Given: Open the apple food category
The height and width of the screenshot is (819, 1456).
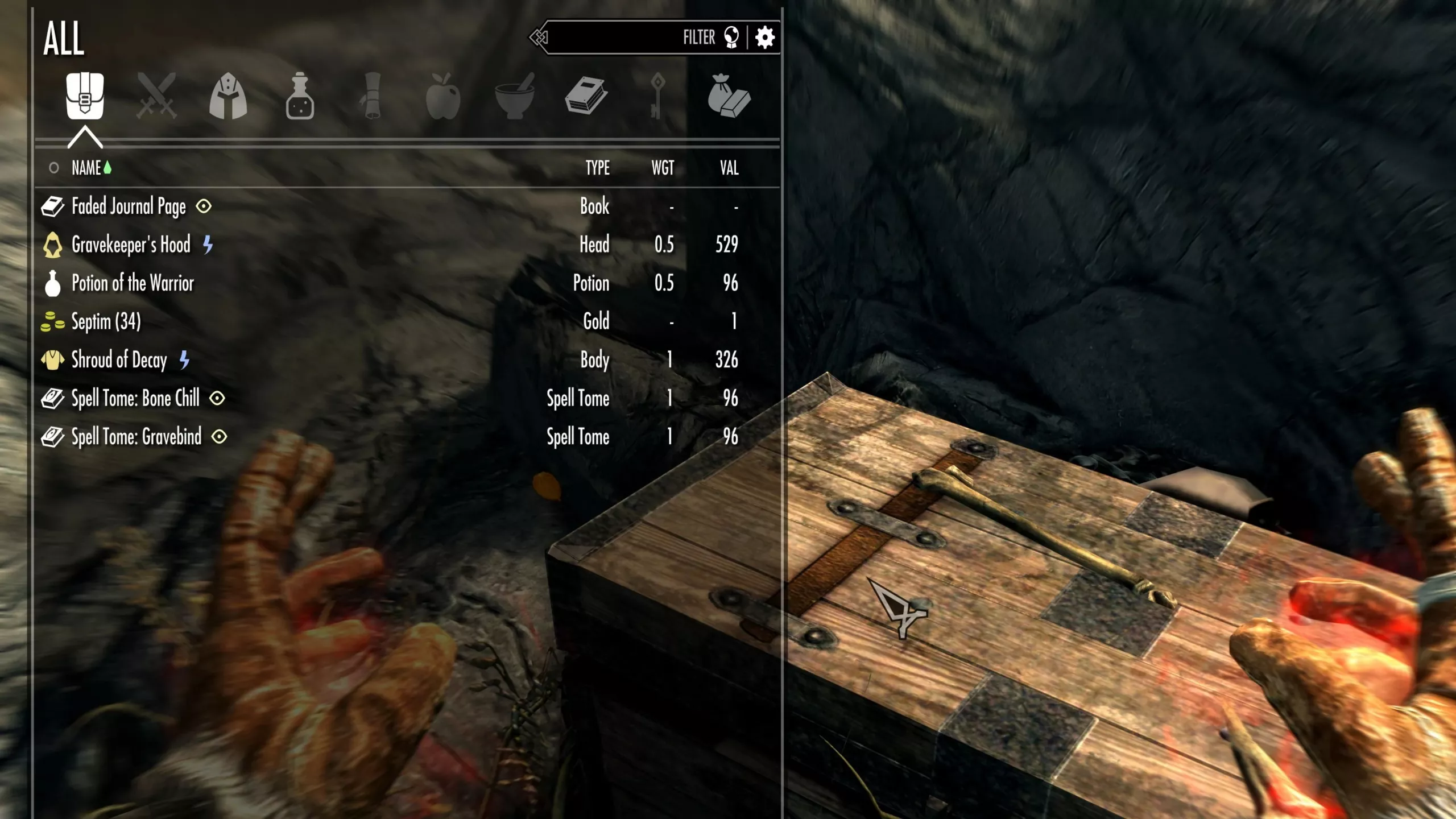Looking at the screenshot, I should (443, 96).
